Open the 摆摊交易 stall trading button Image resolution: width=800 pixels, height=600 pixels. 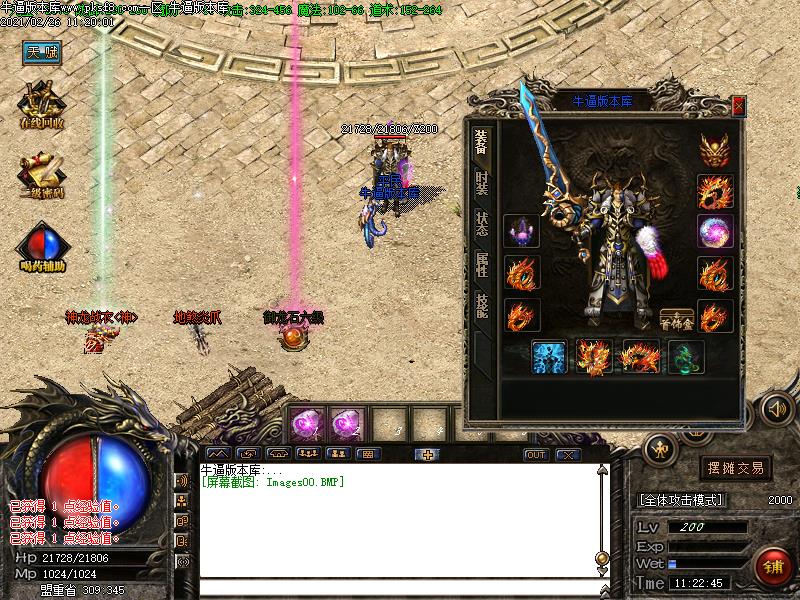click(x=735, y=467)
